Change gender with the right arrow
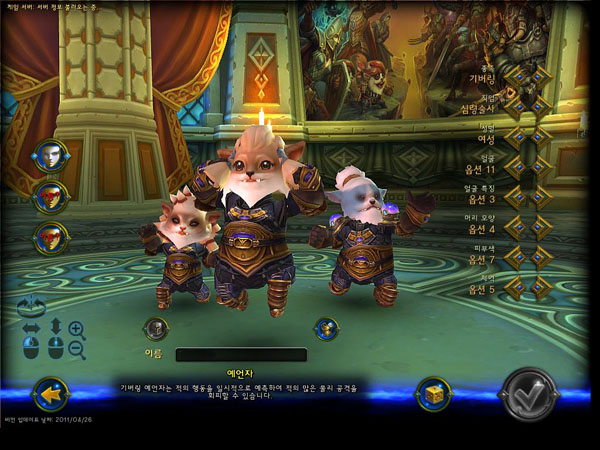600x450 pixels. pos(540,136)
